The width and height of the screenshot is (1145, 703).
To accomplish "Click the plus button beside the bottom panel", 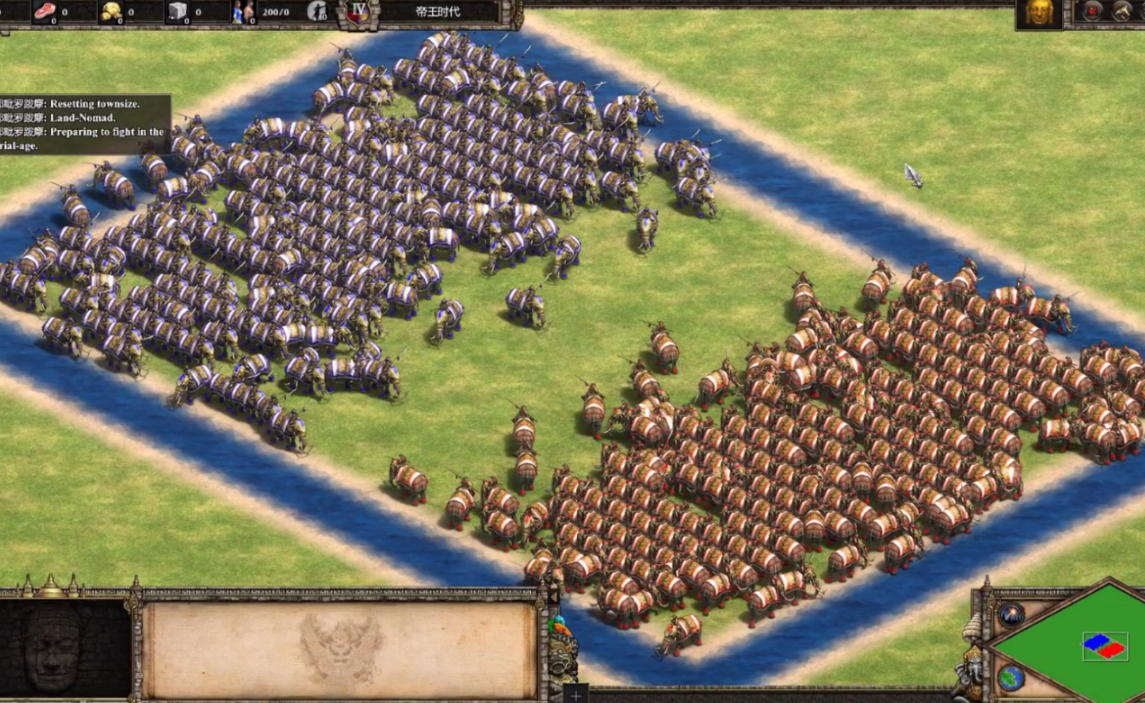I will pos(576,692).
